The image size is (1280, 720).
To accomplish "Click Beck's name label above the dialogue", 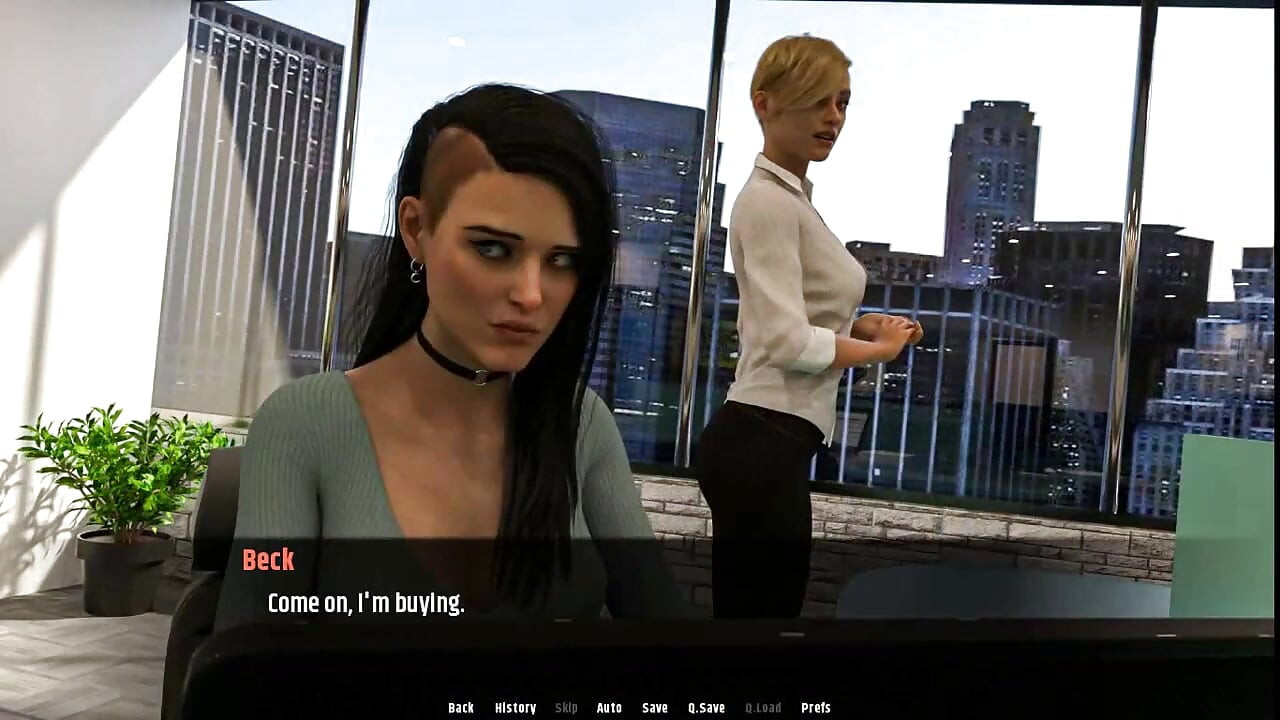I will tap(267, 560).
